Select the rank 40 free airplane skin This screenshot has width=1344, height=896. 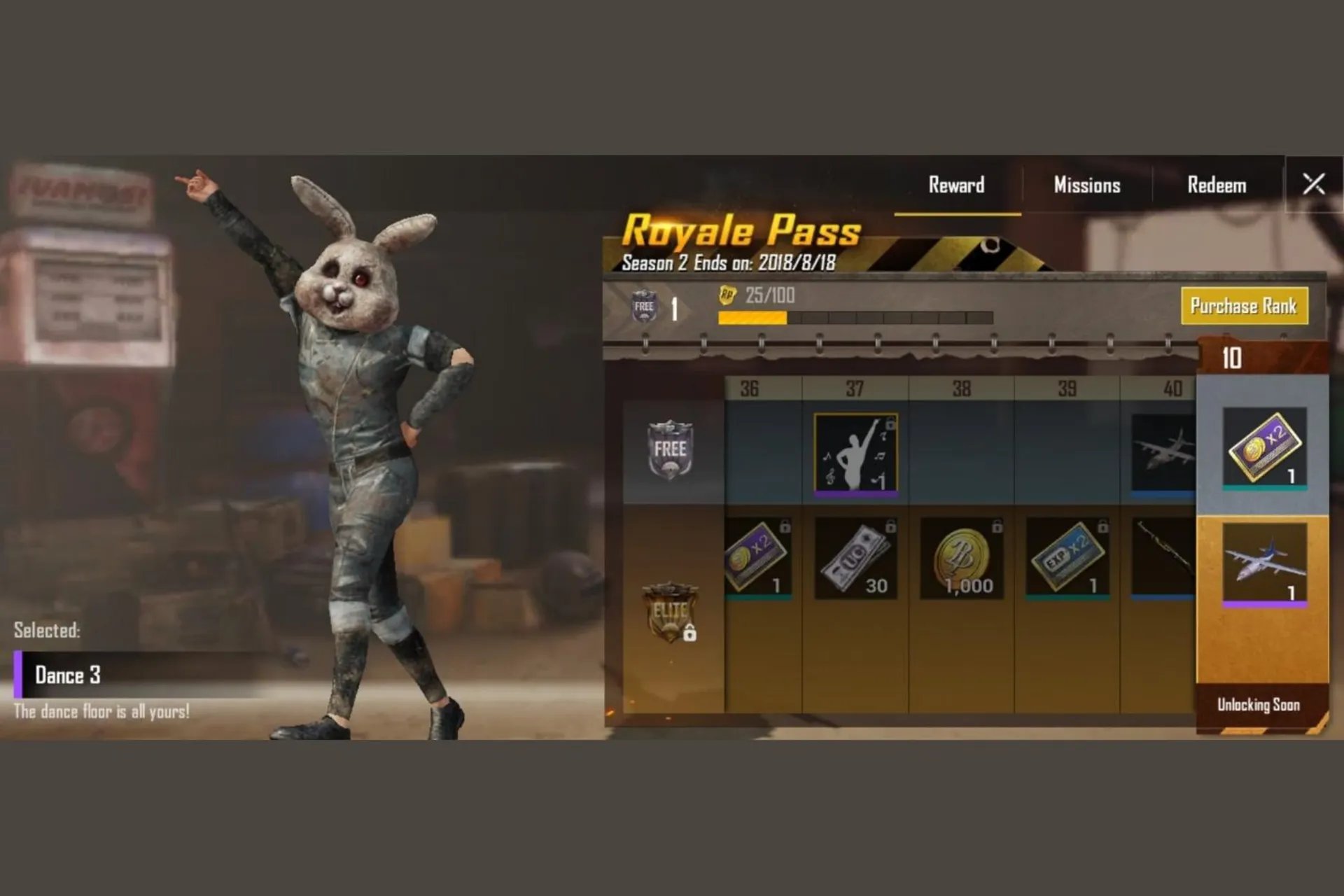point(1163,452)
